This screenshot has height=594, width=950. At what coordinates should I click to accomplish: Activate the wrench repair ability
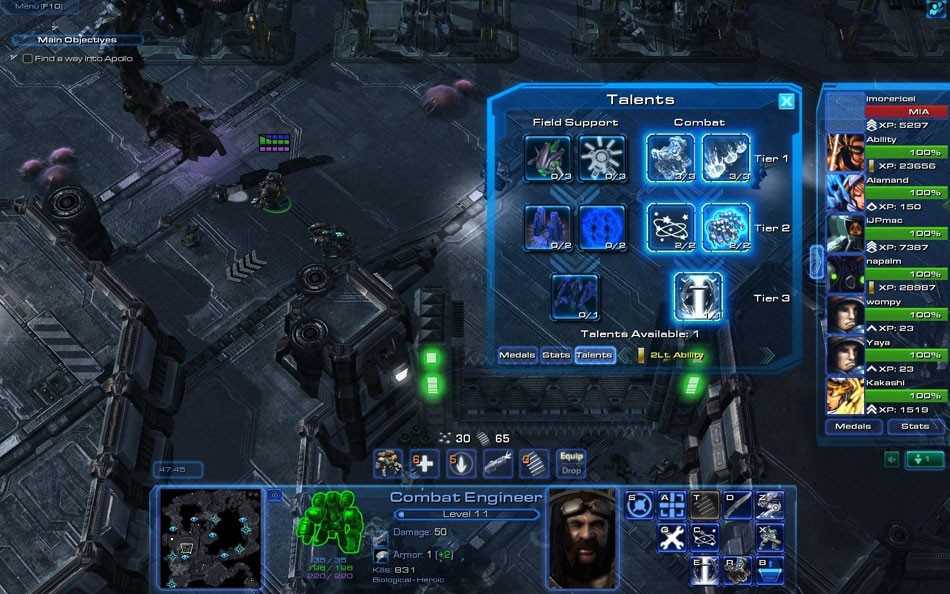(x=672, y=537)
